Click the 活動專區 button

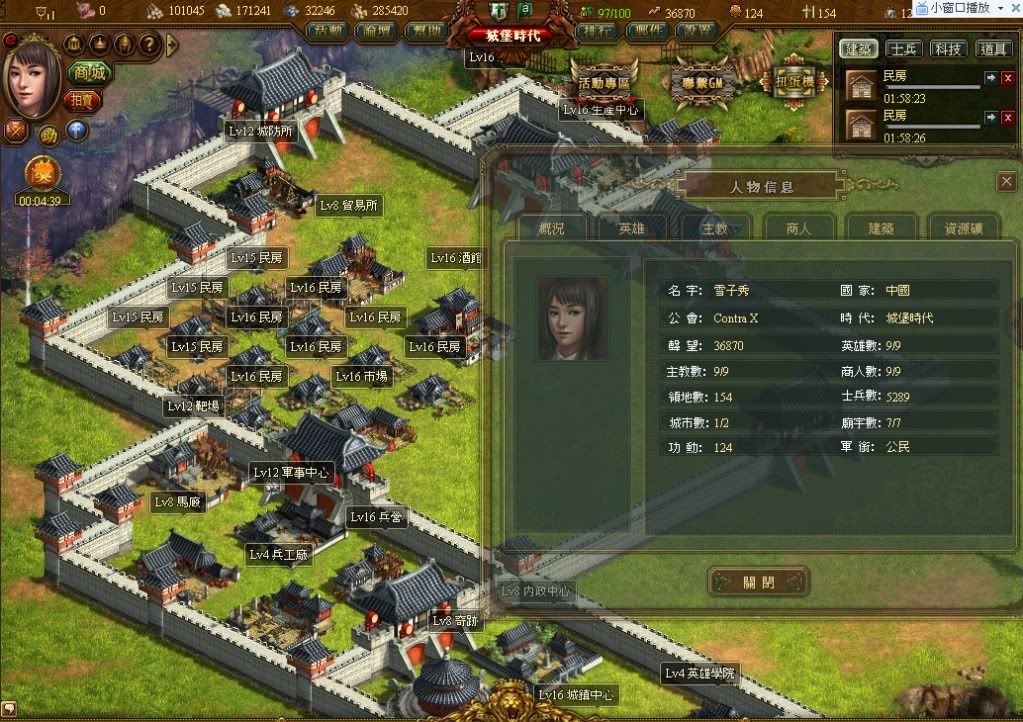click(604, 82)
